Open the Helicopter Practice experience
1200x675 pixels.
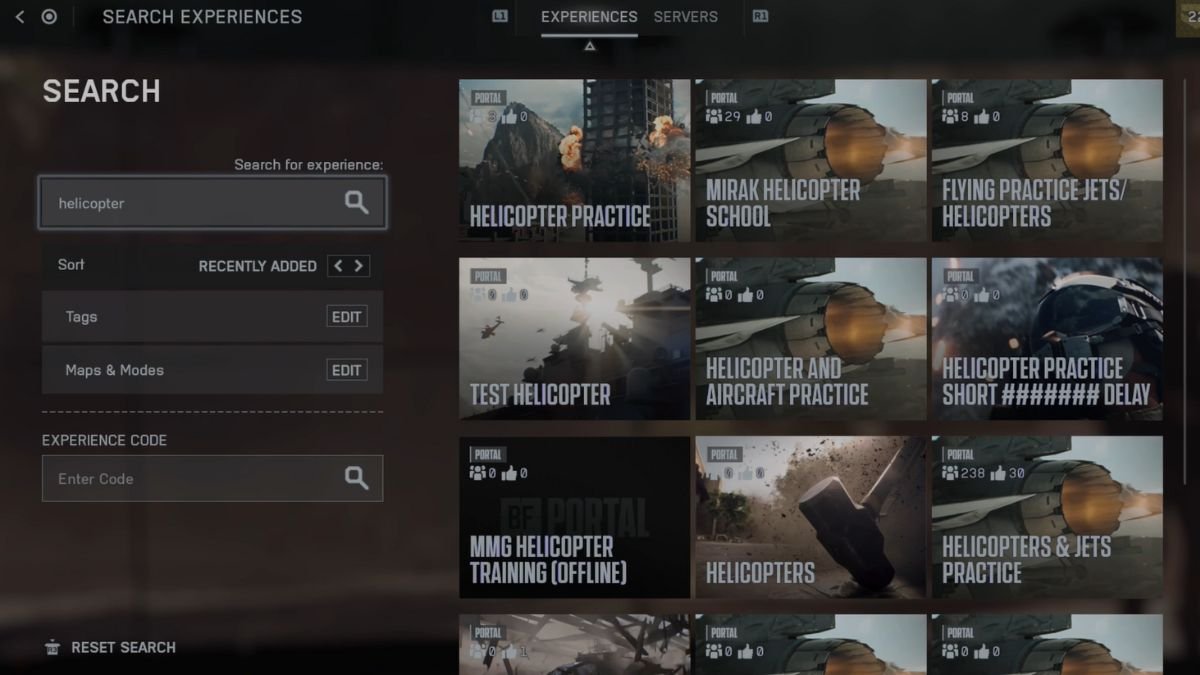point(574,160)
